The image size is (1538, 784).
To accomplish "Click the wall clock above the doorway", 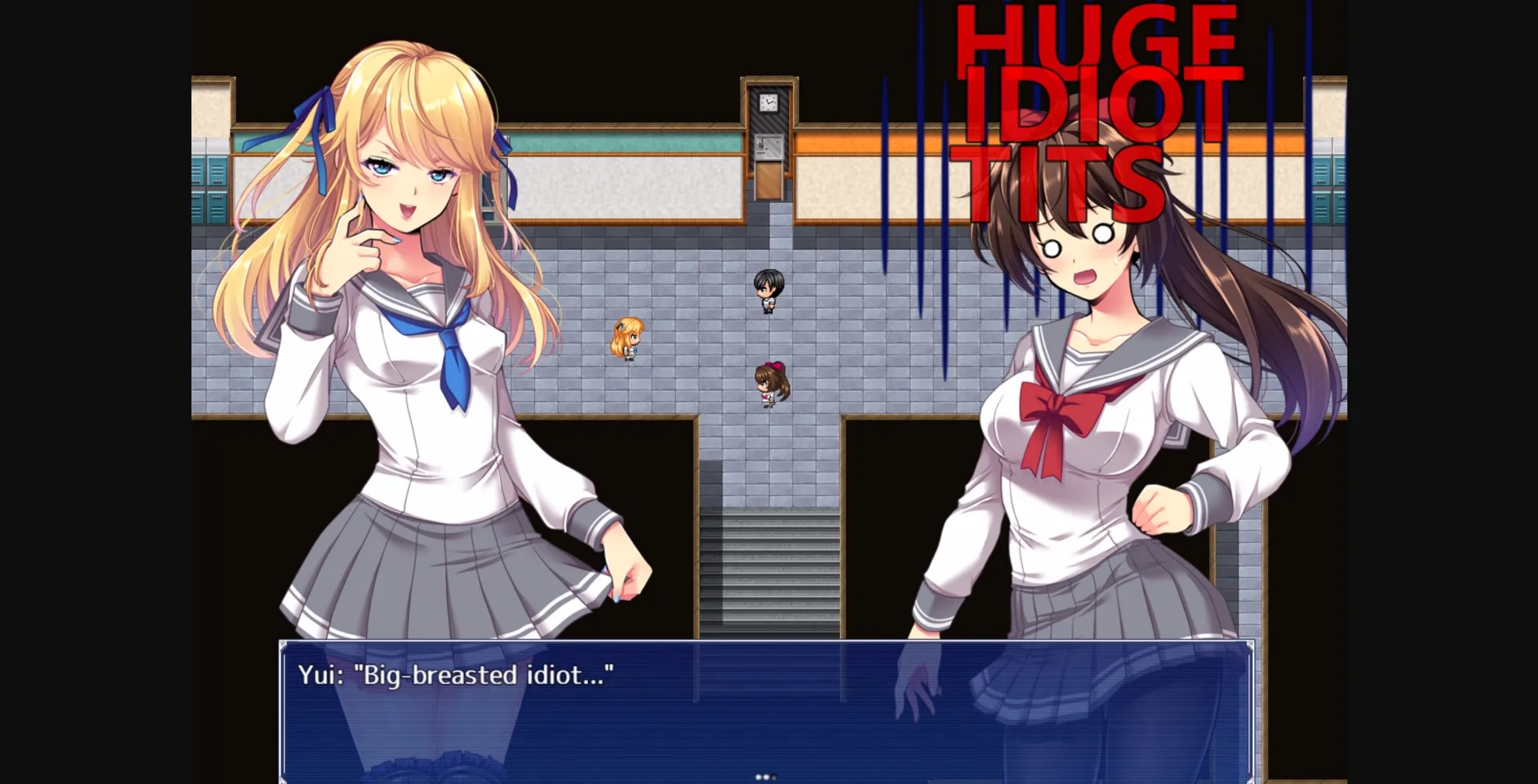I will click(x=767, y=103).
